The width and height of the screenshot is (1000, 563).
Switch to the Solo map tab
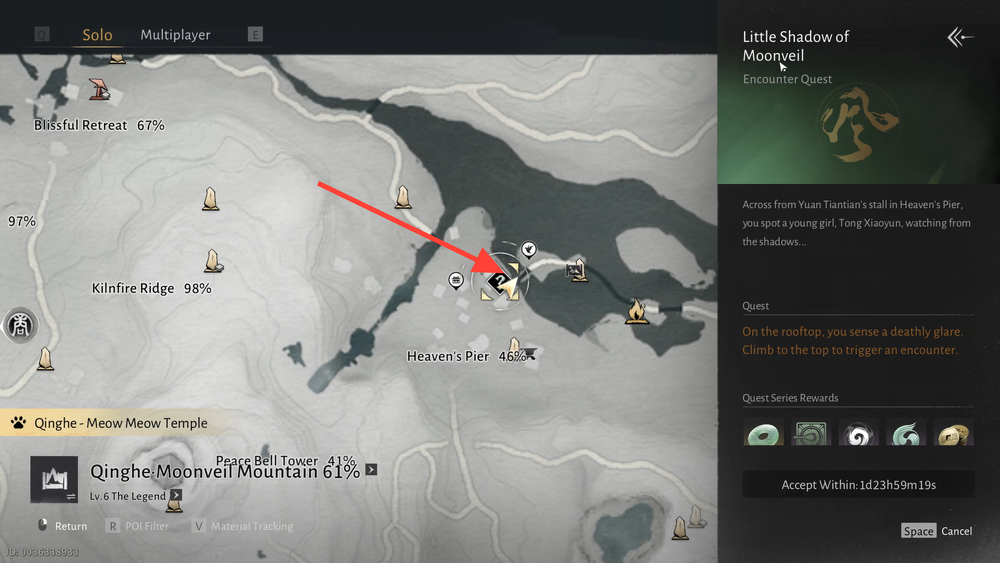[x=97, y=35]
